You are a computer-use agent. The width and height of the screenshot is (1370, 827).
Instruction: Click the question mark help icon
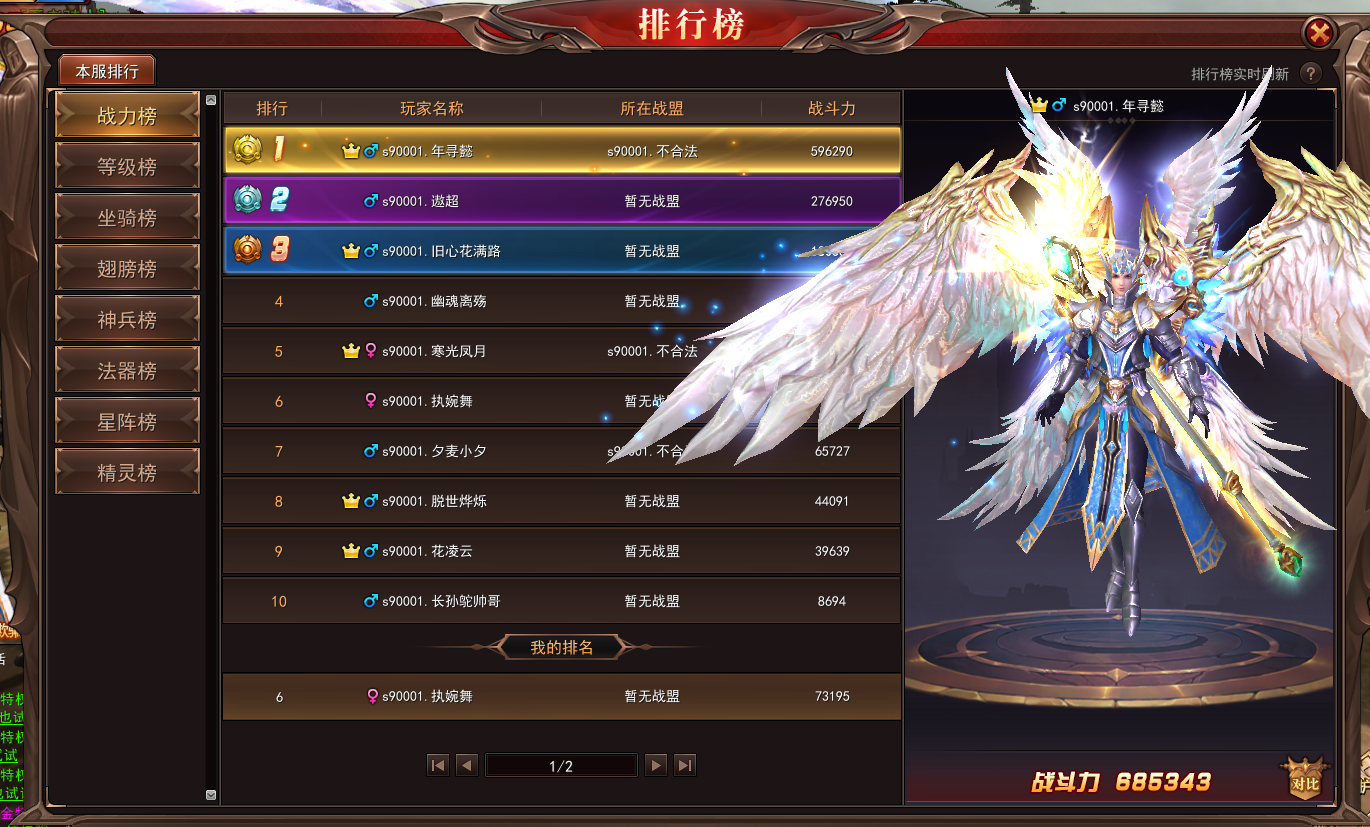pyautogui.click(x=1310, y=74)
